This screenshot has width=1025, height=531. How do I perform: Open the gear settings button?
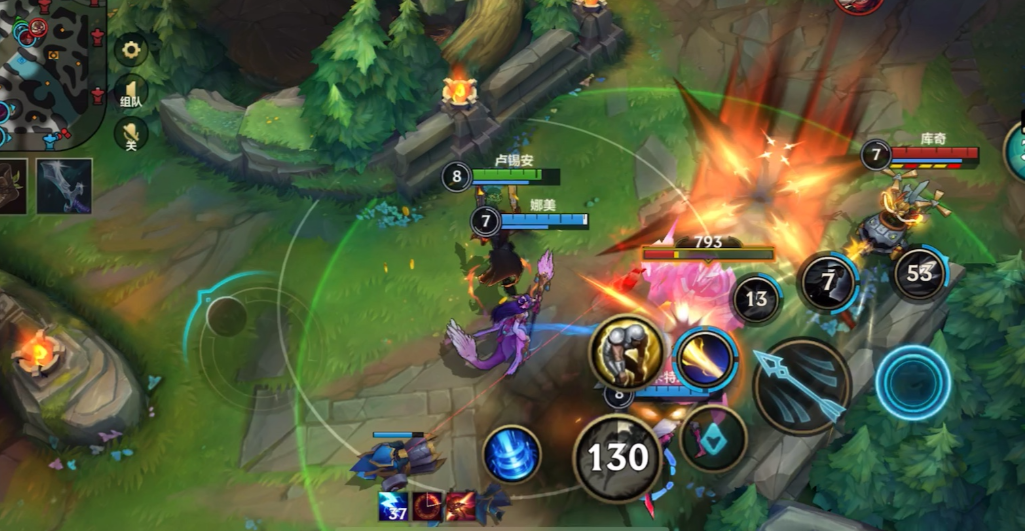coord(131,50)
